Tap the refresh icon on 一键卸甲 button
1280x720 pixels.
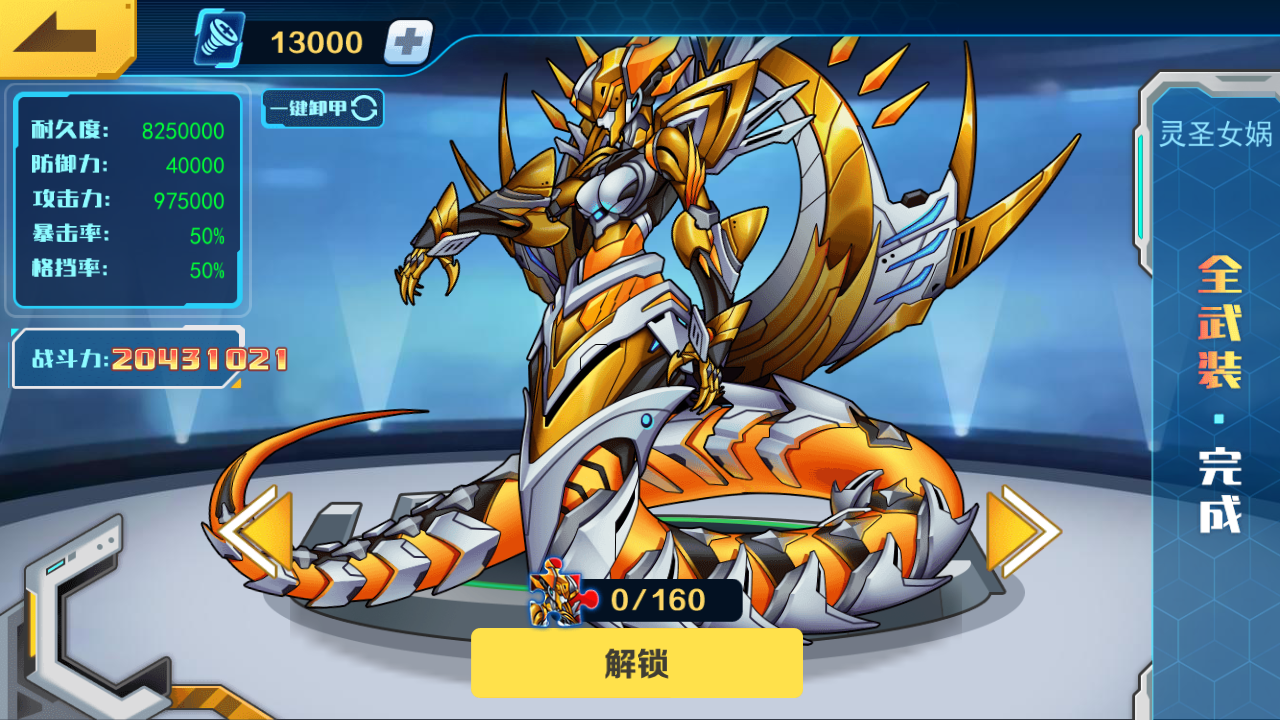364,109
